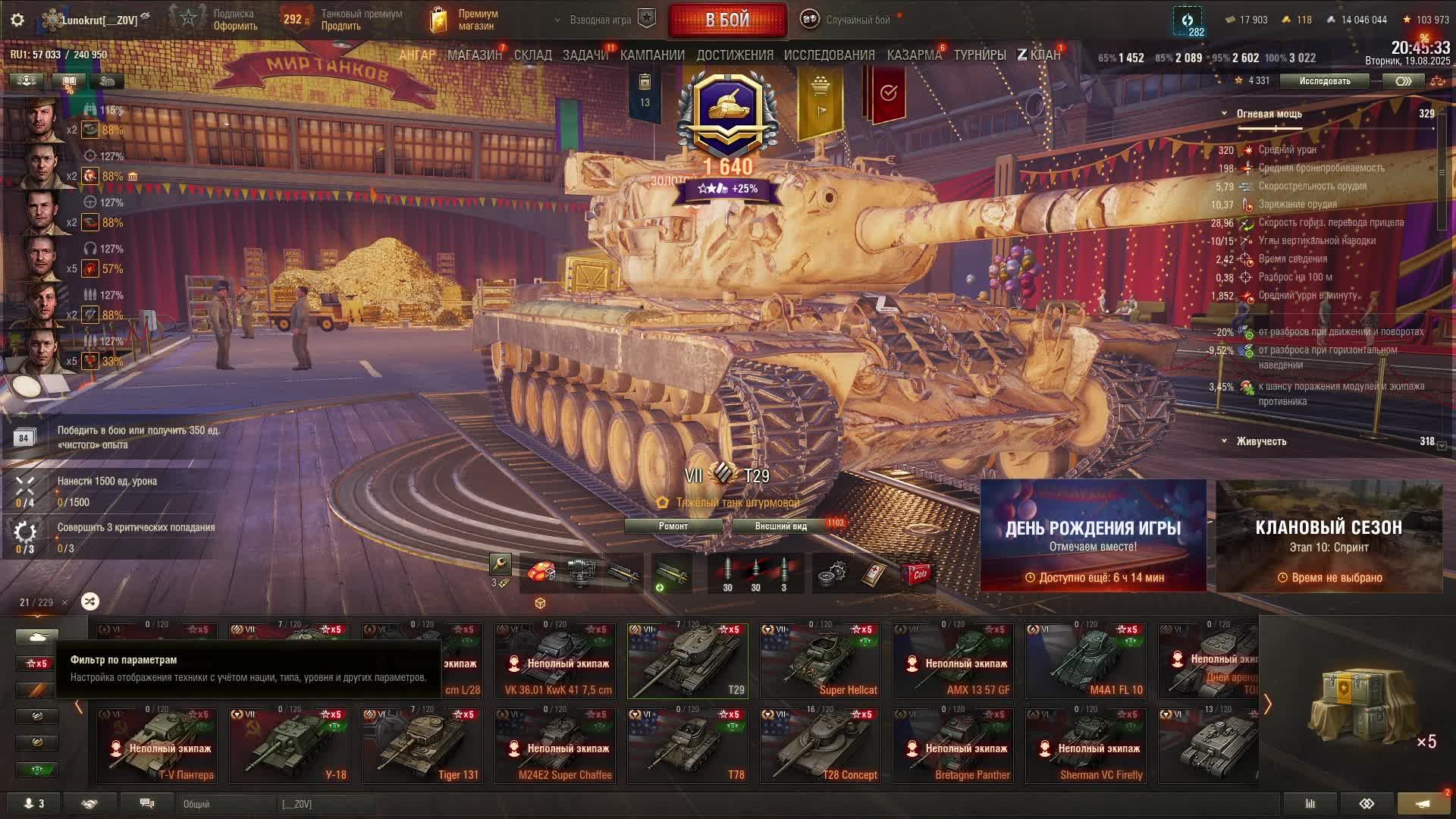This screenshot has width=1456, height=819.
Task: Switch to the МАГАЗИН tab
Action: [475, 55]
